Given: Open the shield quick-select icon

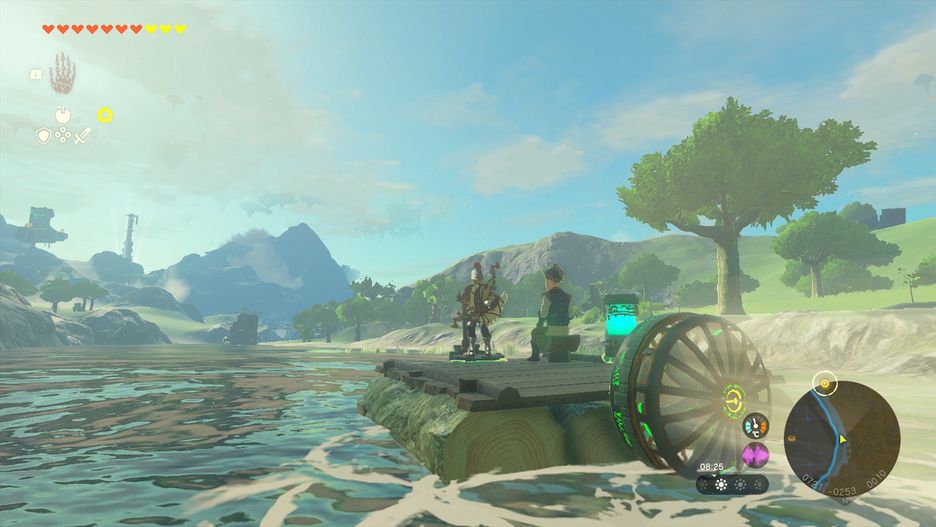Looking at the screenshot, I should click(x=44, y=135).
